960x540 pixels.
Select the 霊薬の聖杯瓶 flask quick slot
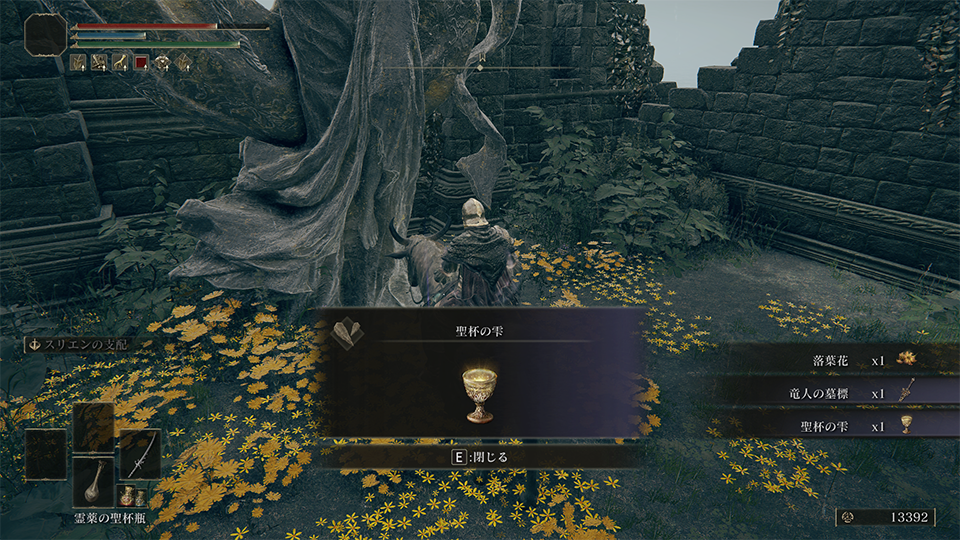tap(93, 481)
